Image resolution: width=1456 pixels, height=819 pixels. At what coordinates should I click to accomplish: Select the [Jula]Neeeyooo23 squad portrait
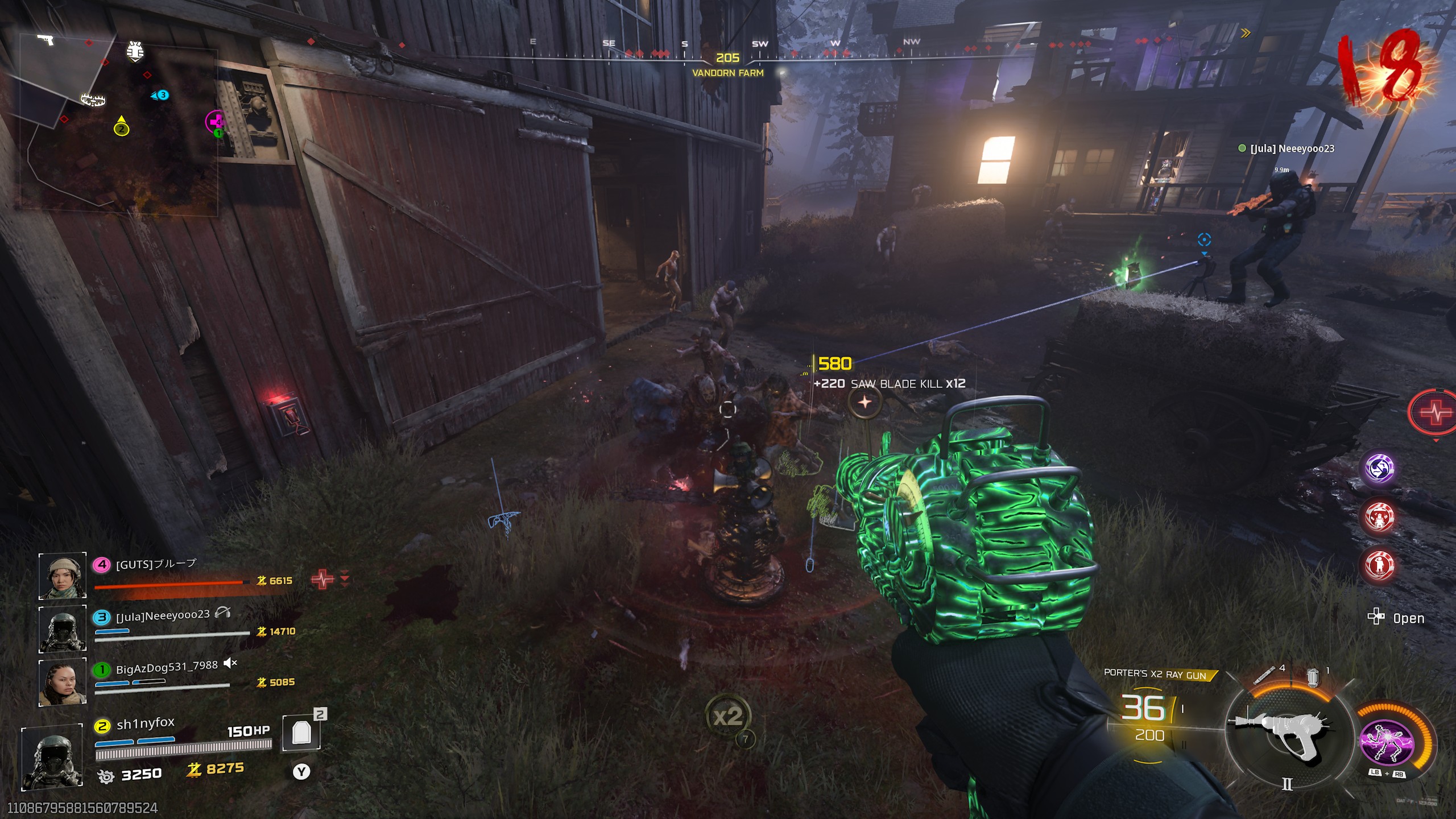click(x=62, y=628)
